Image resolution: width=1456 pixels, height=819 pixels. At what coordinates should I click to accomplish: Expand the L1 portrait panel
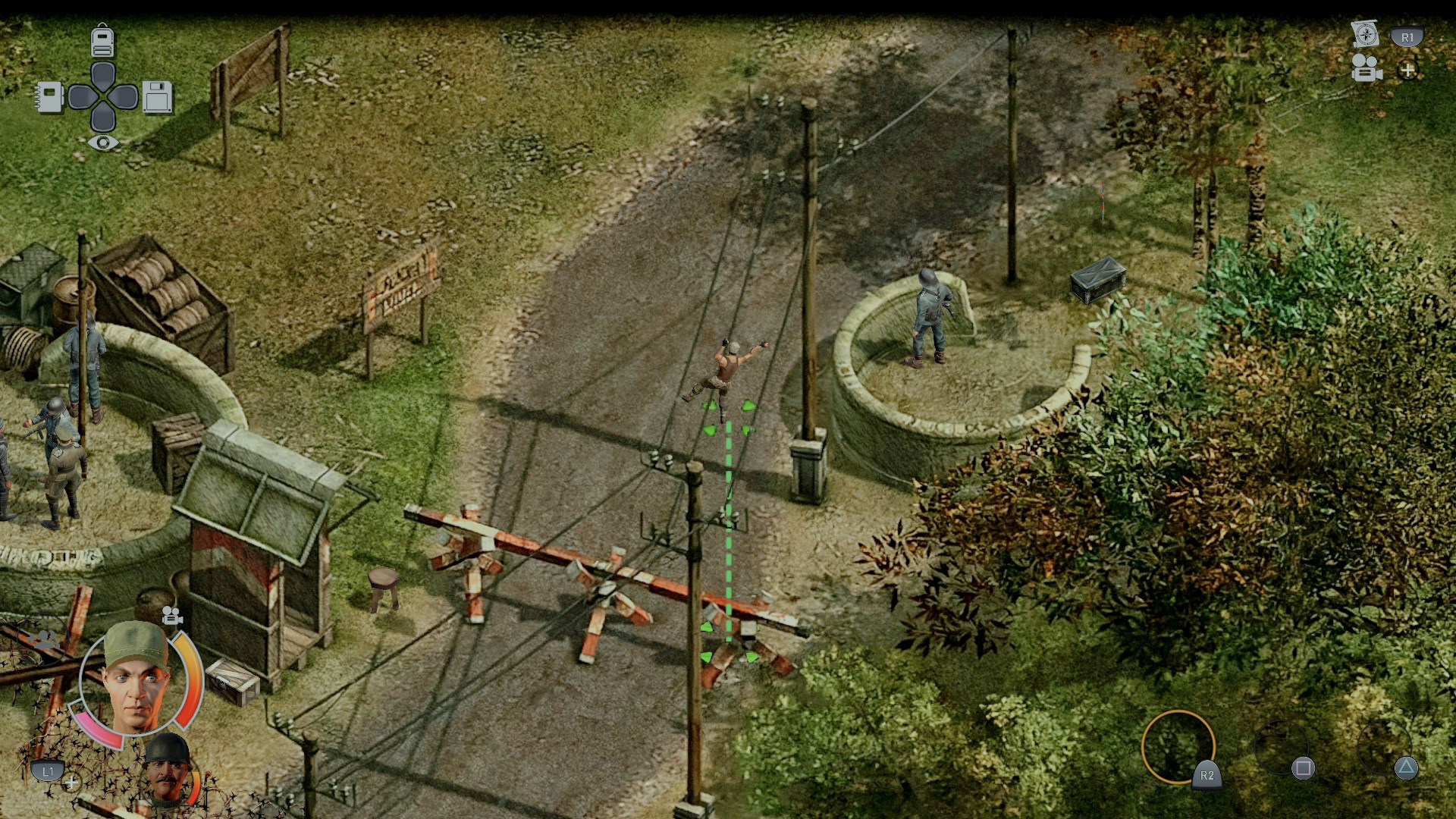pos(49,770)
